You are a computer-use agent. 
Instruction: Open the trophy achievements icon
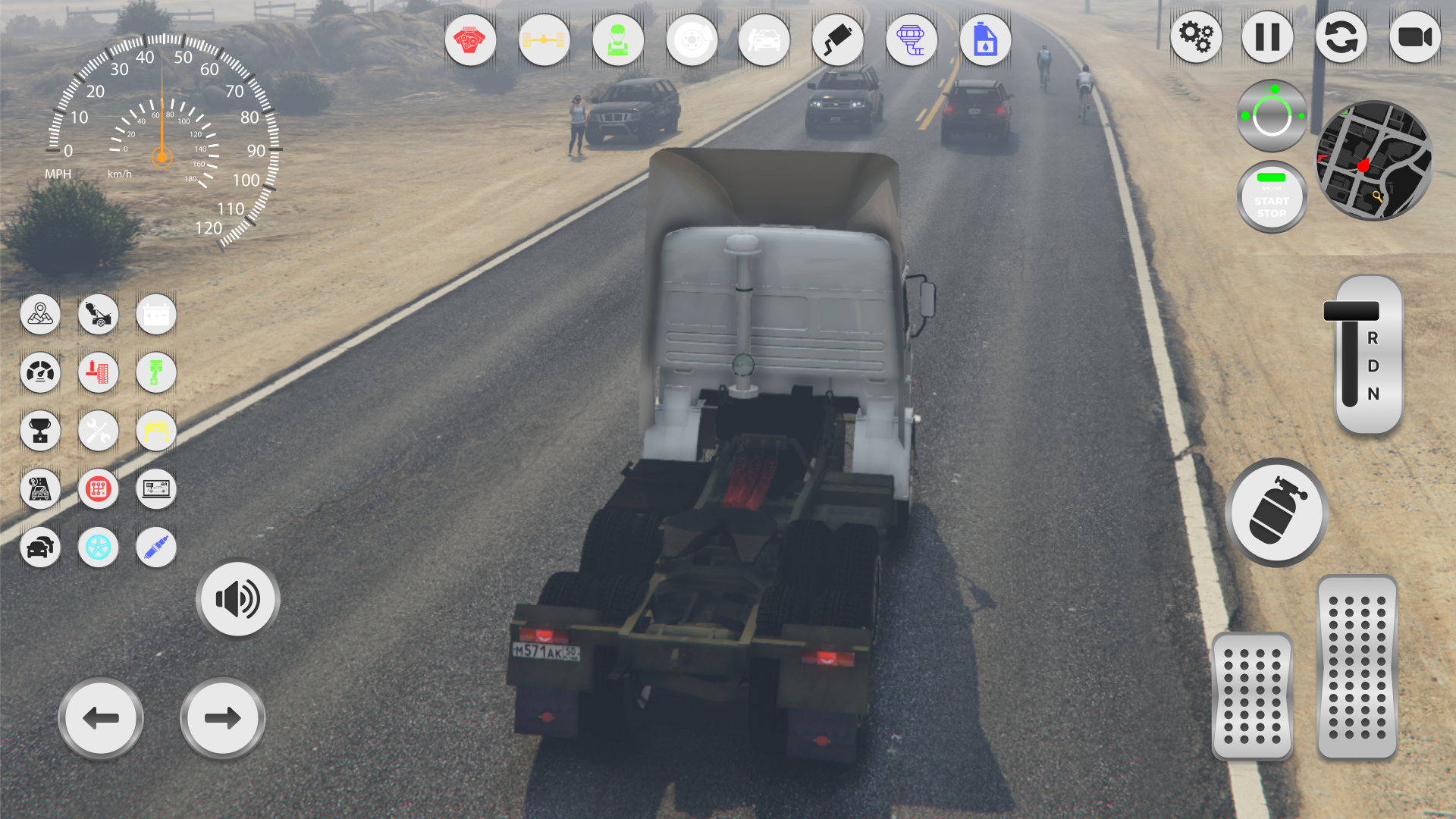tap(40, 431)
